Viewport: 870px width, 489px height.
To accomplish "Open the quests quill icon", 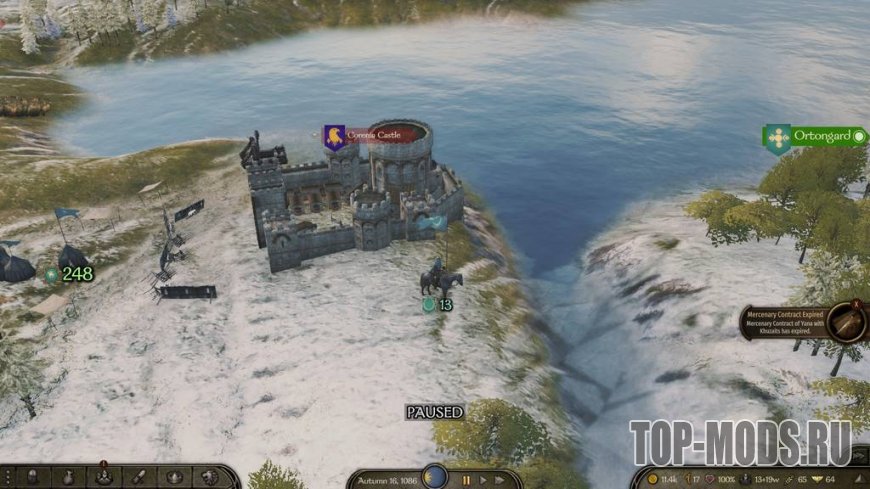I will (x=139, y=477).
